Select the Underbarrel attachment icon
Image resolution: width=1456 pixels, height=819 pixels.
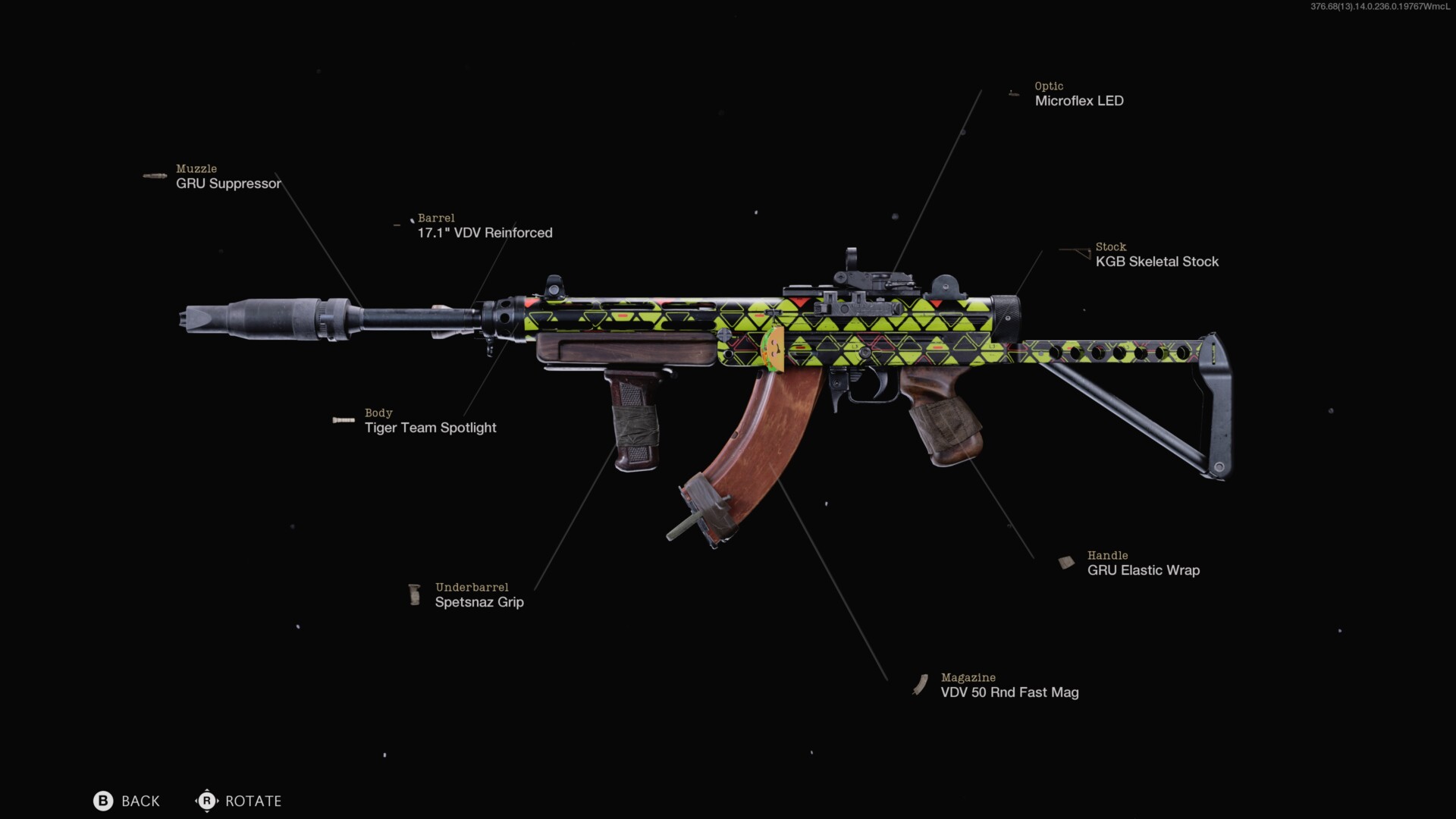pos(414,595)
